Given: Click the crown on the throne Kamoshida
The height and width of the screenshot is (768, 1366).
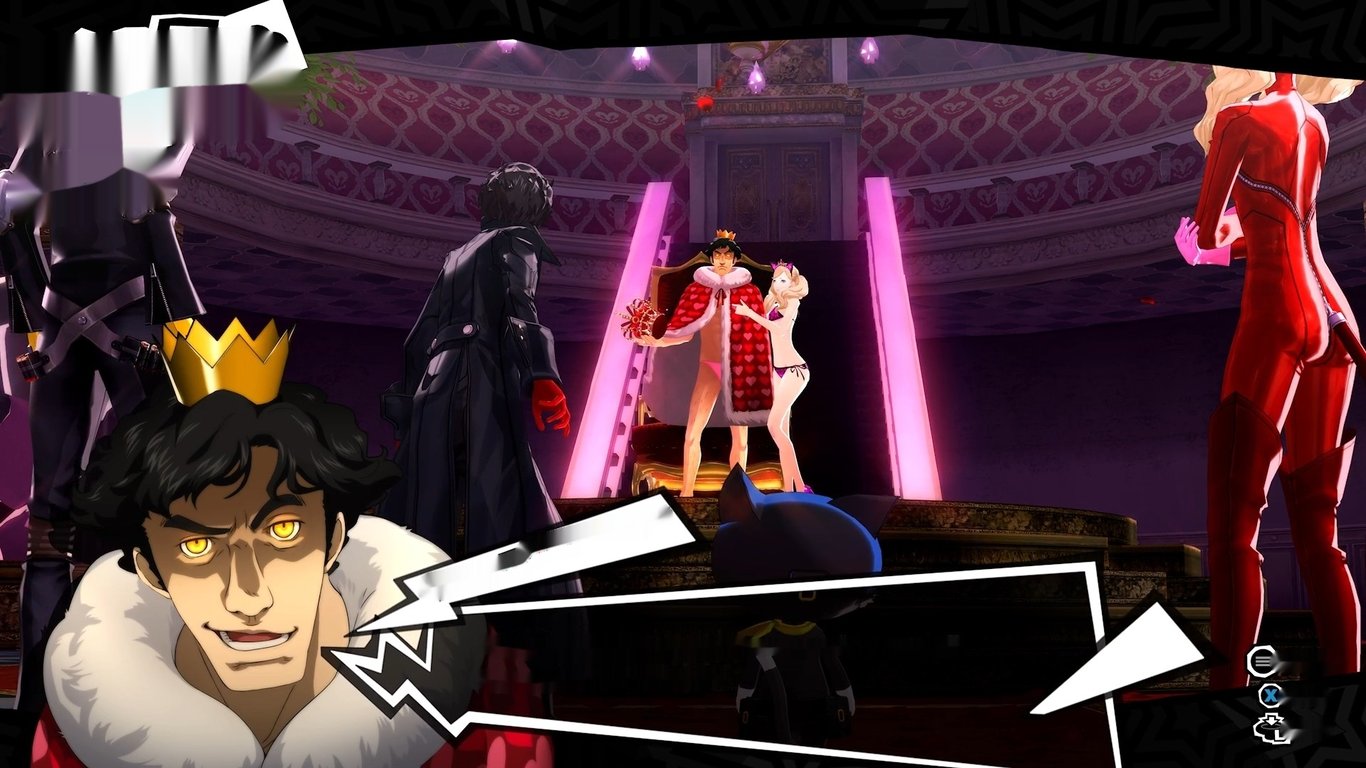Looking at the screenshot, I should [723, 231].
